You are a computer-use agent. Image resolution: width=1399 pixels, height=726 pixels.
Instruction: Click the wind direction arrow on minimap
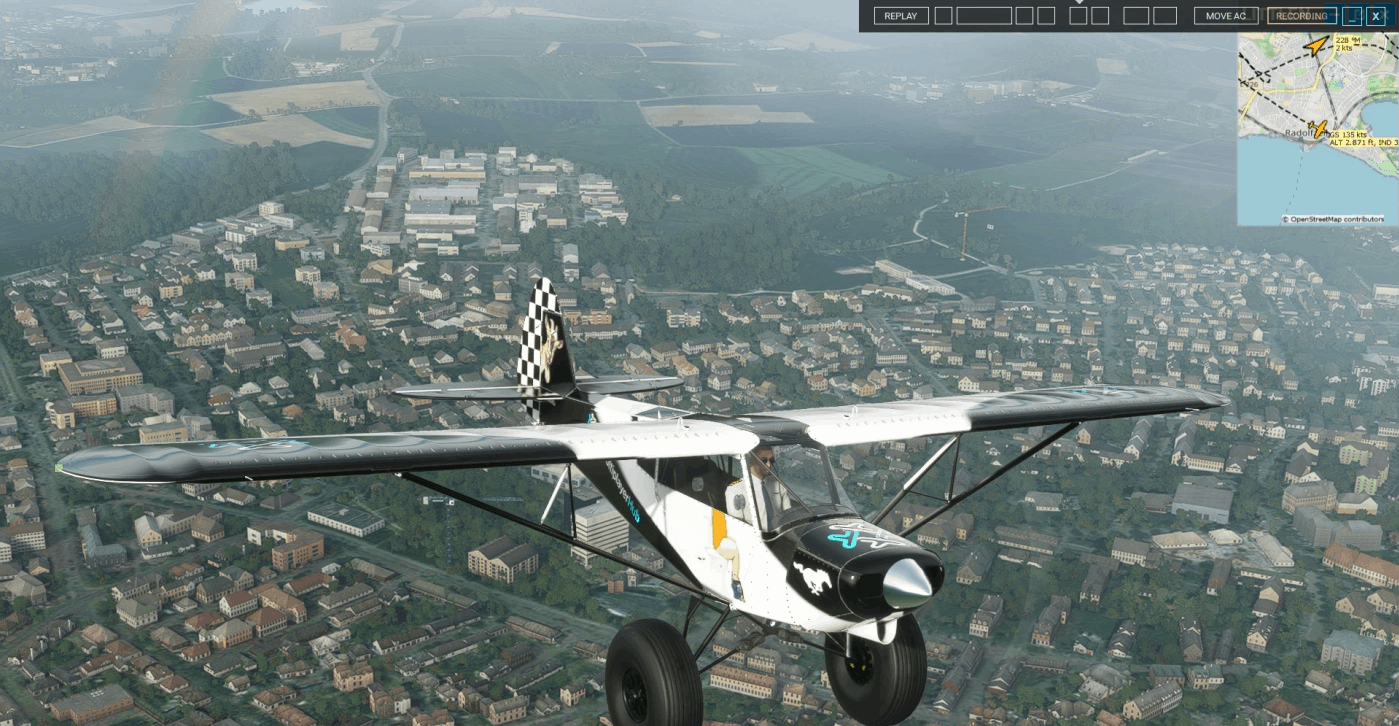click(1316, 45)
